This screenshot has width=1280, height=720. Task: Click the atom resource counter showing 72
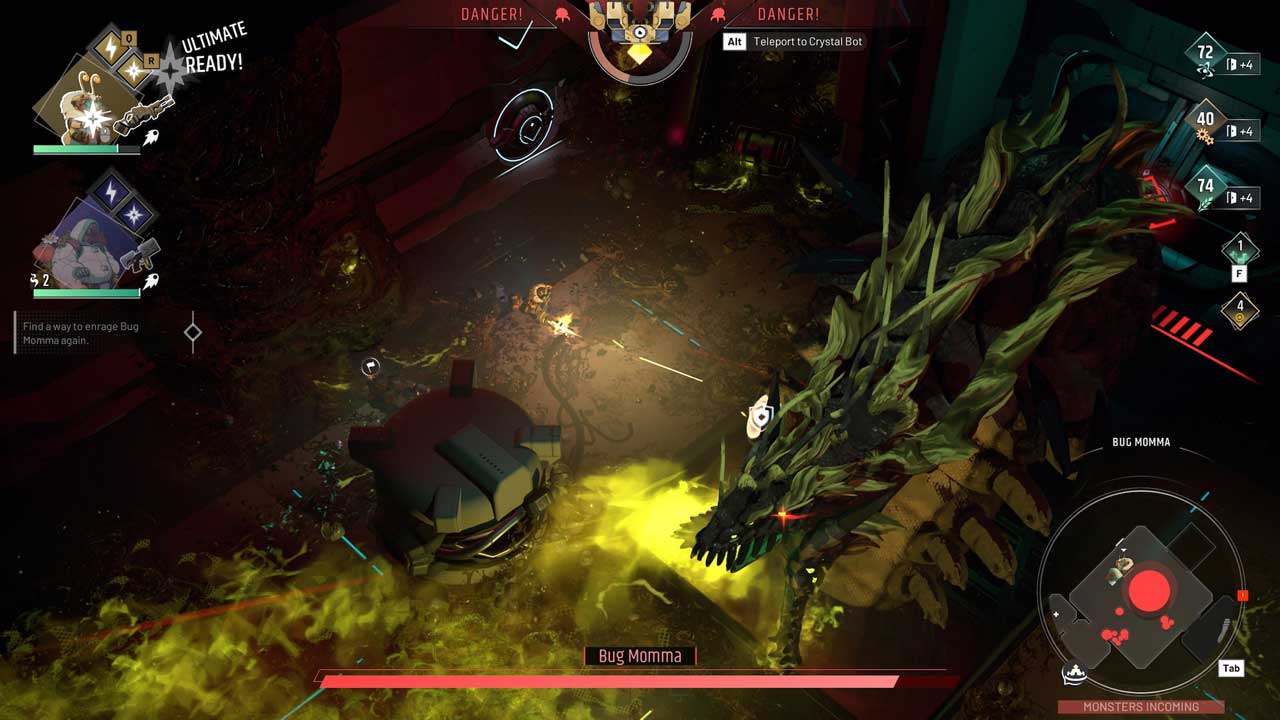pos(1205,55)
